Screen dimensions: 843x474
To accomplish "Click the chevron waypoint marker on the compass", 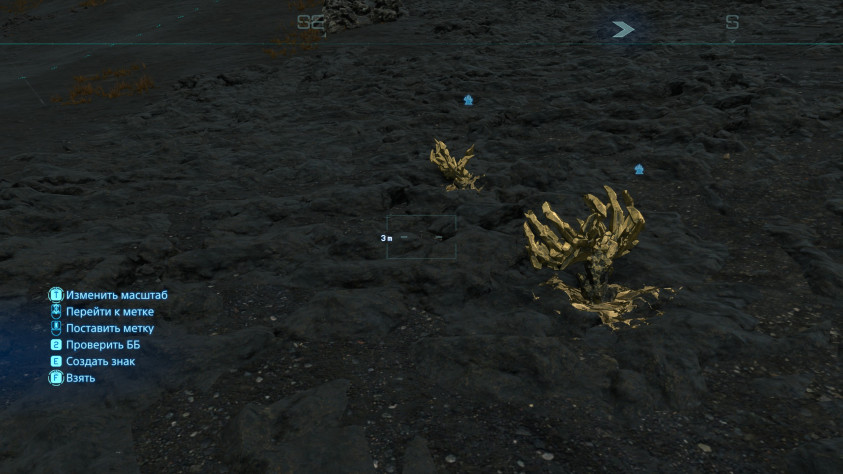I will 623,29.
